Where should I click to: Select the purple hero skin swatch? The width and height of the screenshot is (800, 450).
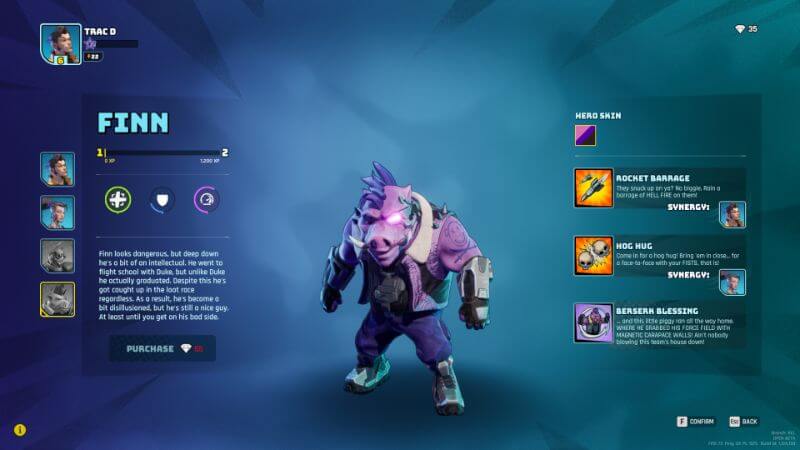click(585, 135)
